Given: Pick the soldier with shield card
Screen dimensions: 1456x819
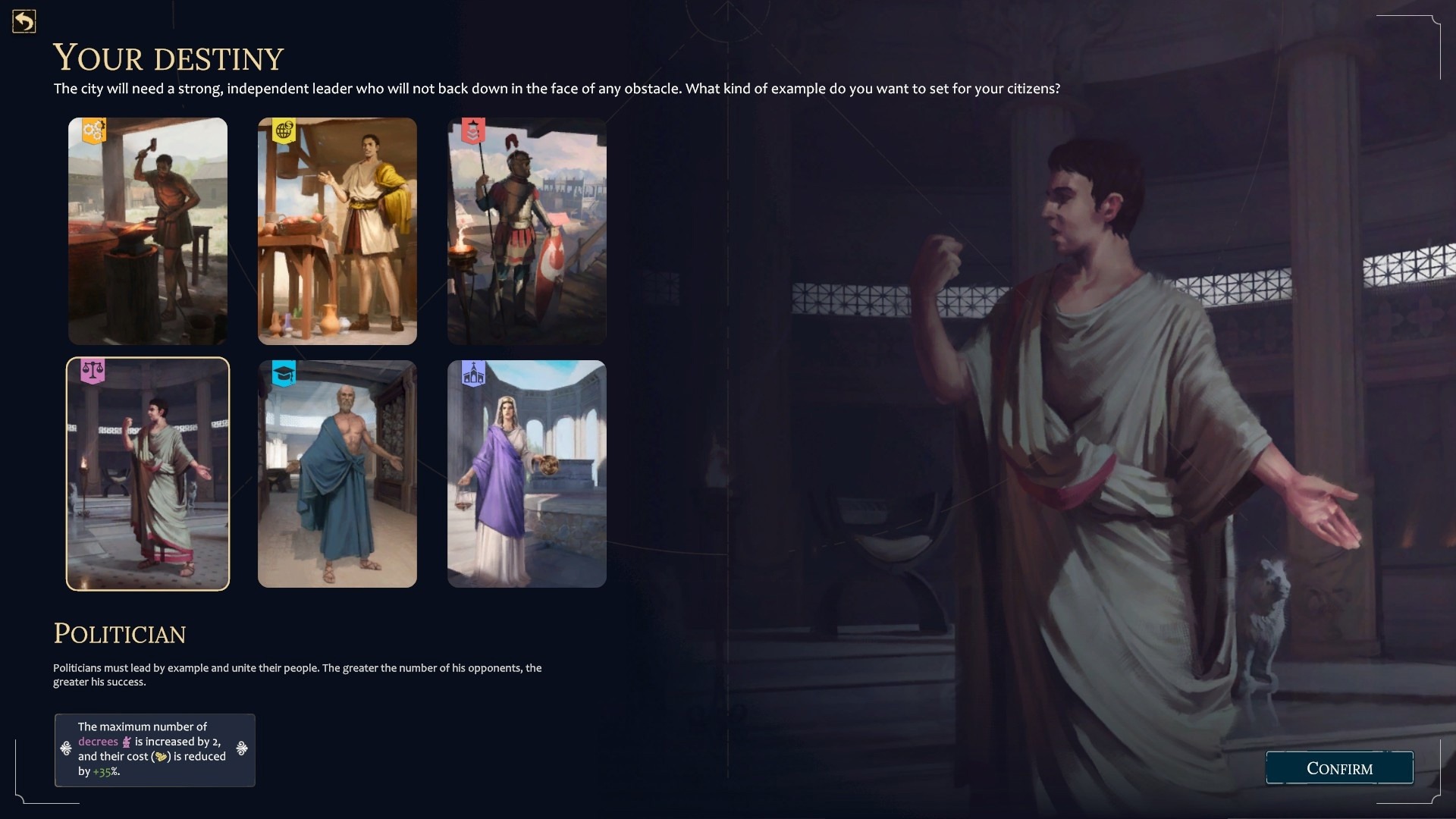Looking at the screenshot, I should pos(527,231).
